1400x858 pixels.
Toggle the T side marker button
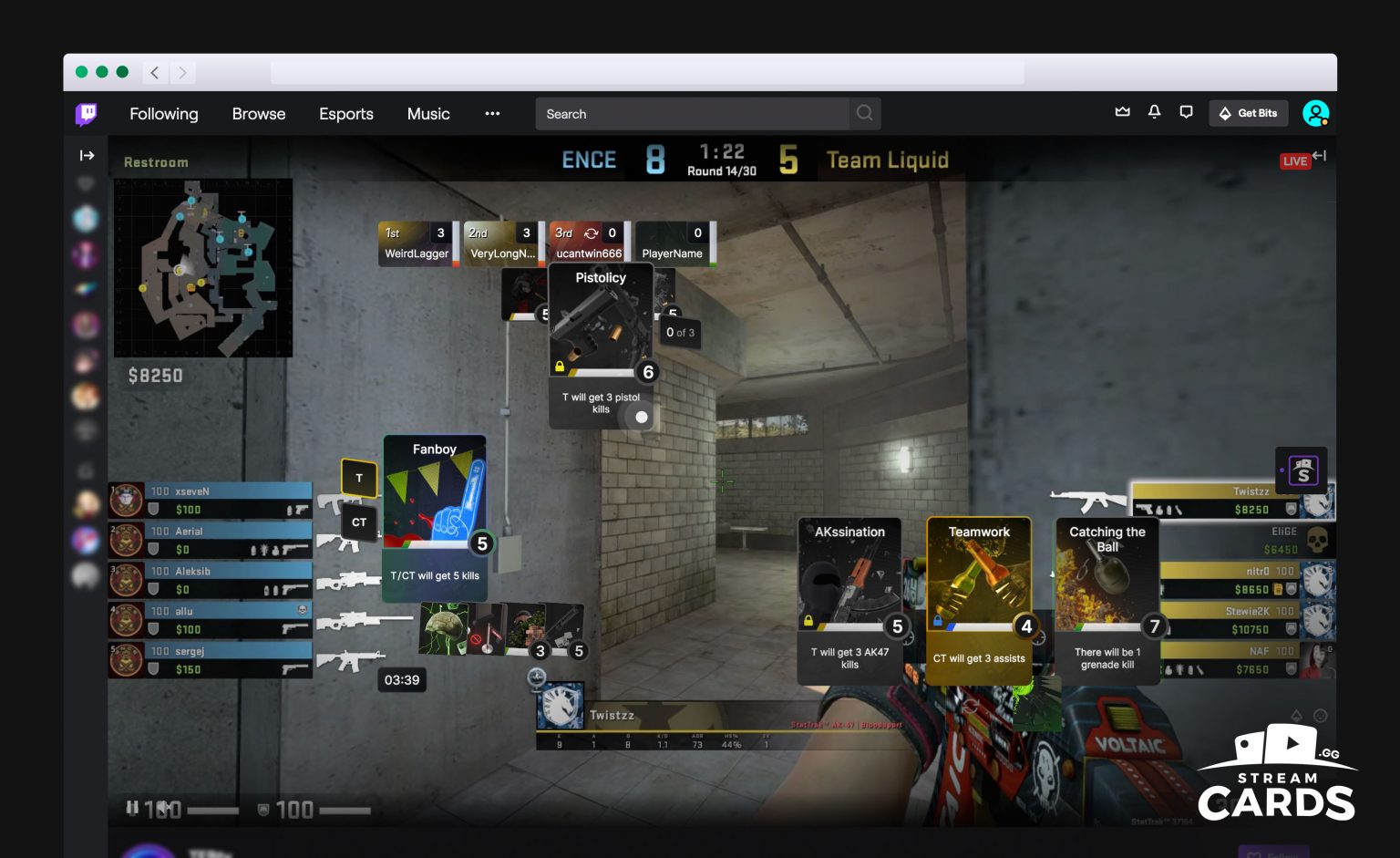click(359, 478)
